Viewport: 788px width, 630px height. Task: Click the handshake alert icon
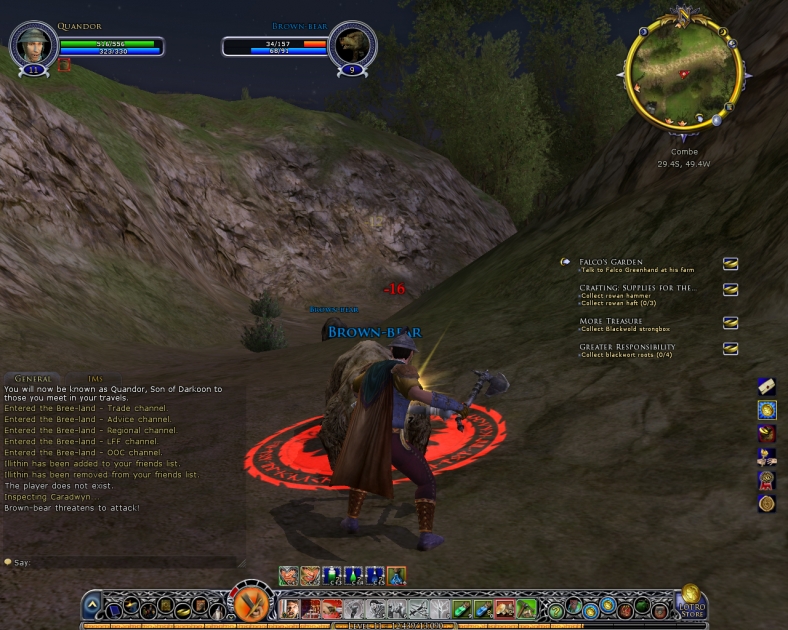[x=767, y=457]
